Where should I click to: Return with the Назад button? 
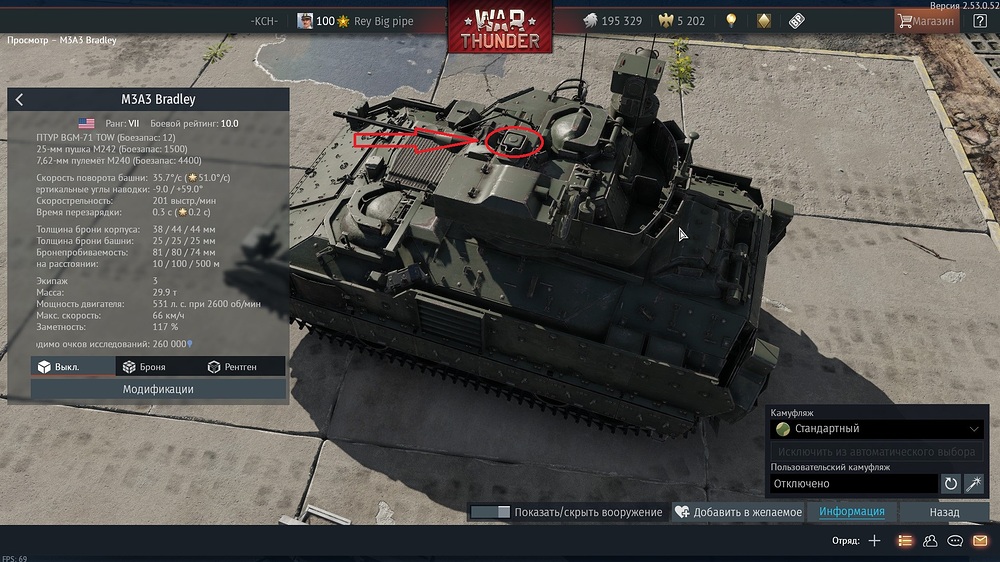coord(944,512)
